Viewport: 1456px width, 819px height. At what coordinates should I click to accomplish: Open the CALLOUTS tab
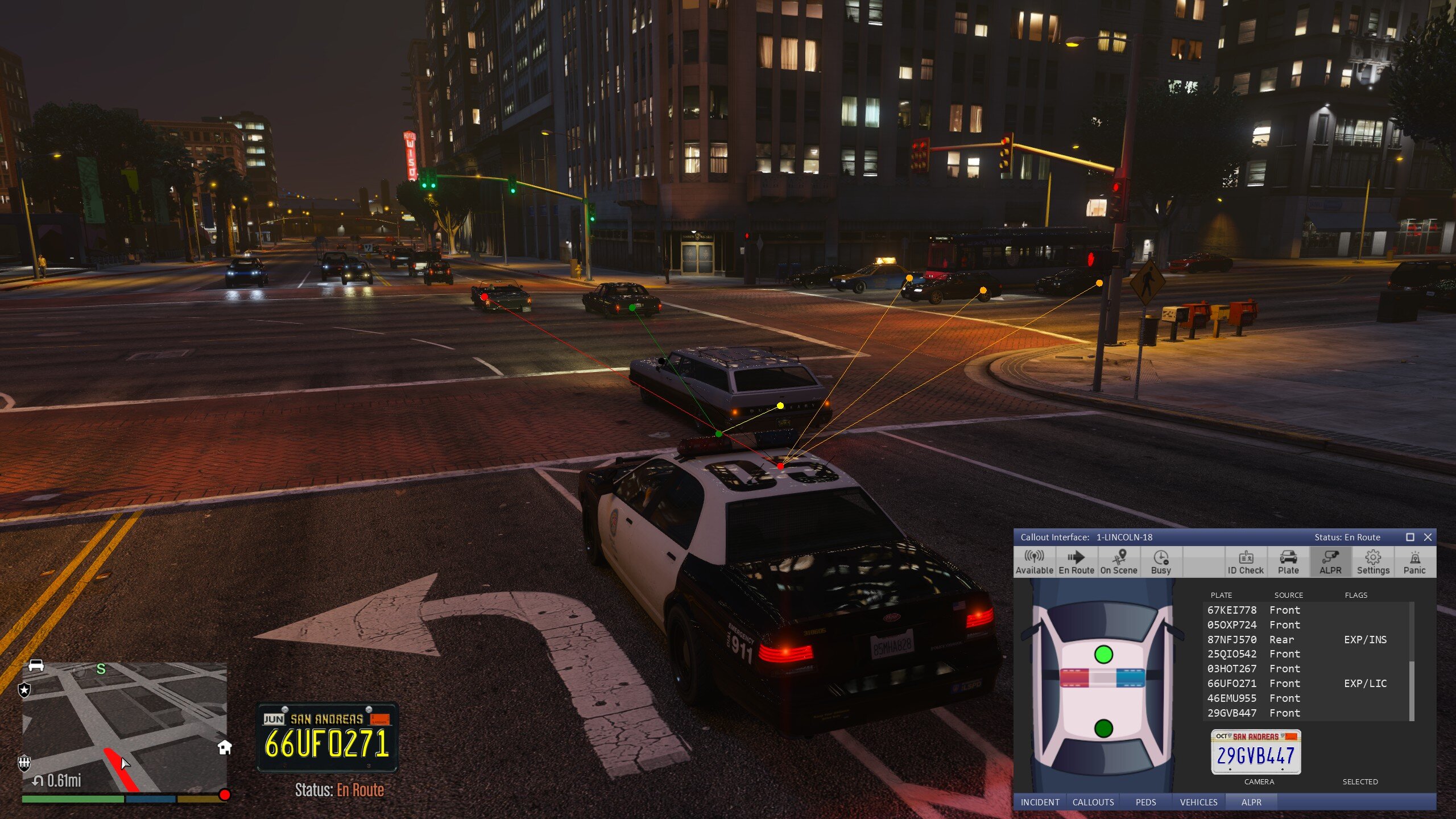1093,802
